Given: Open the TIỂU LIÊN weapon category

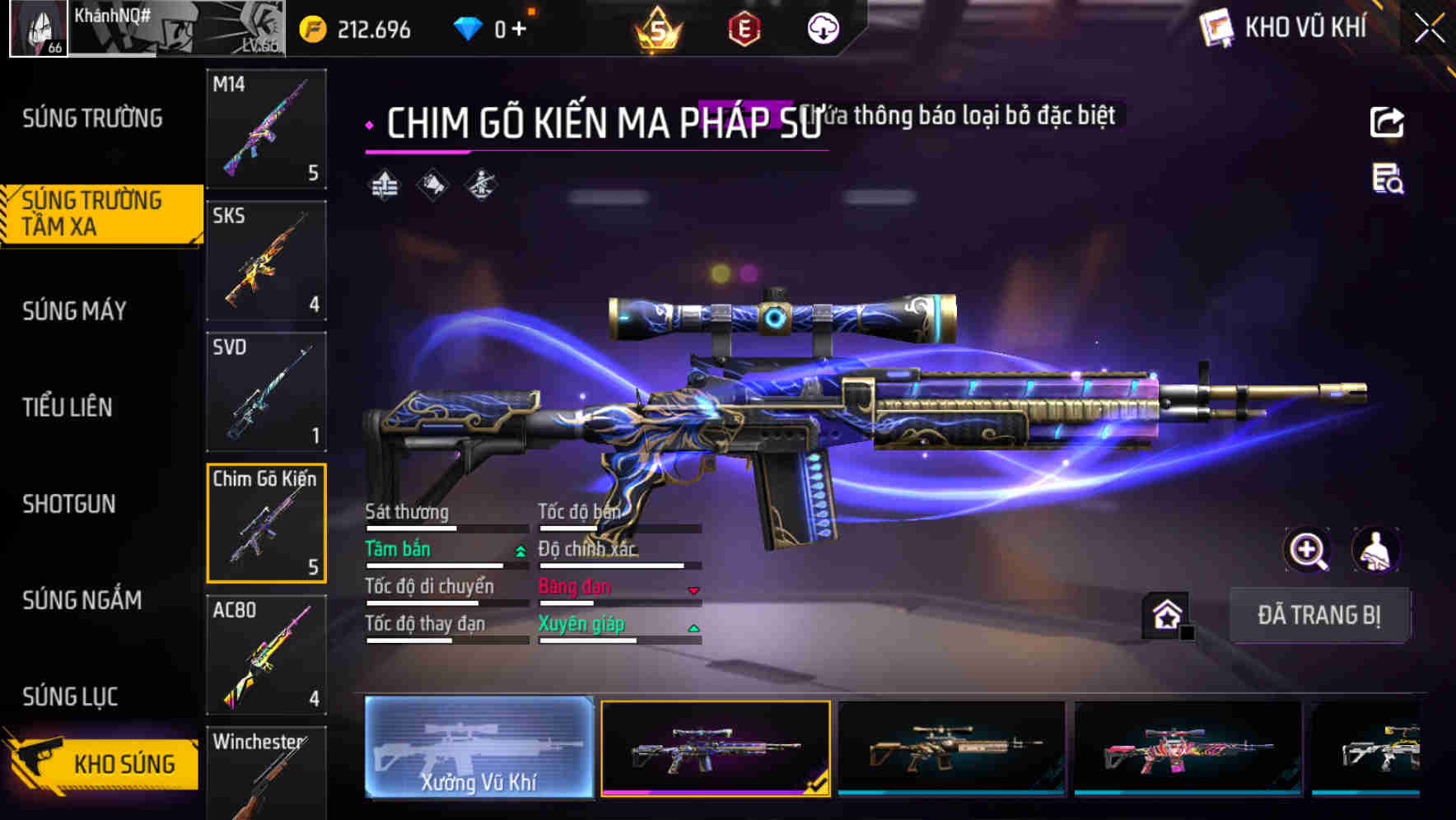Looking at the screenshot, I should click(x=69, y=408).
